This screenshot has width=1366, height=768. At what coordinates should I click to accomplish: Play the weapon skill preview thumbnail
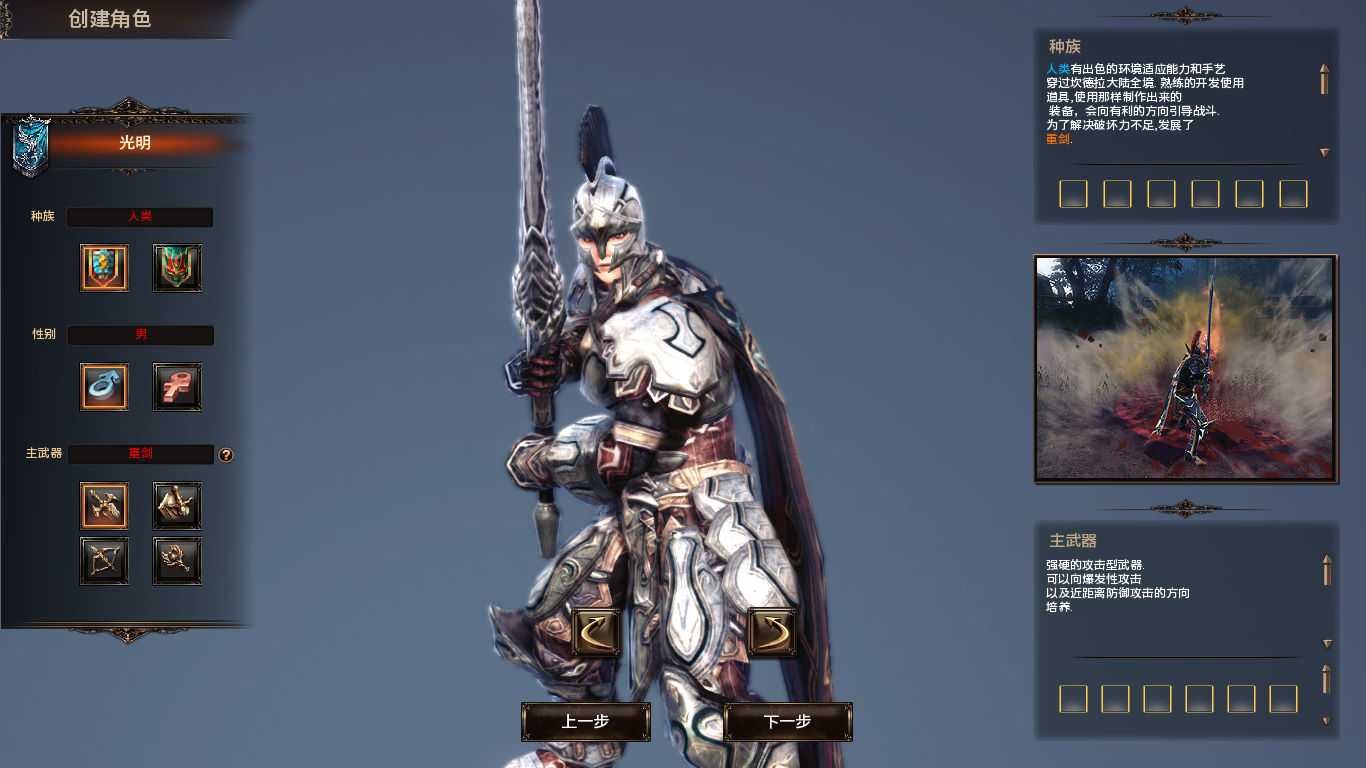pos(1185,368)
